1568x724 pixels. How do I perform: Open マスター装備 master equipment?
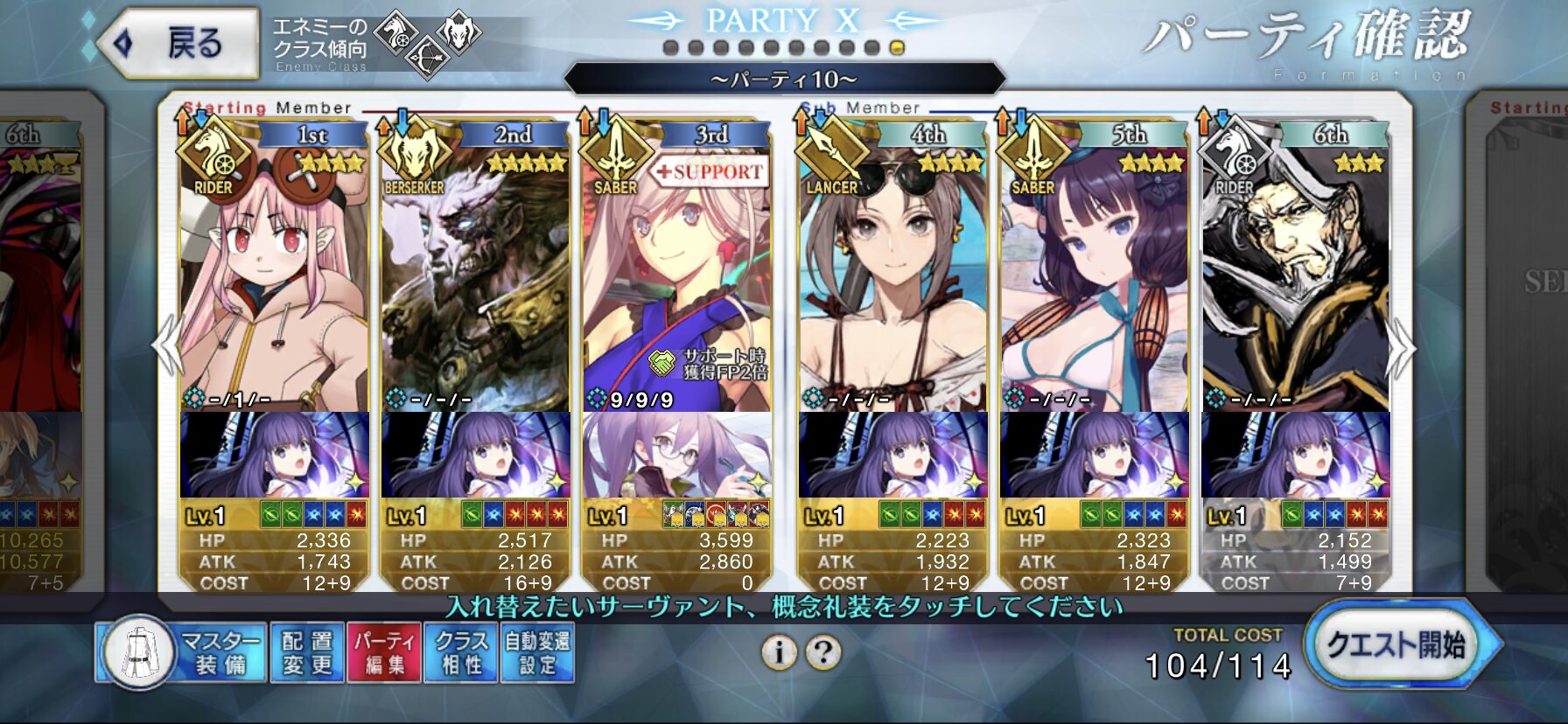point(182,652)
